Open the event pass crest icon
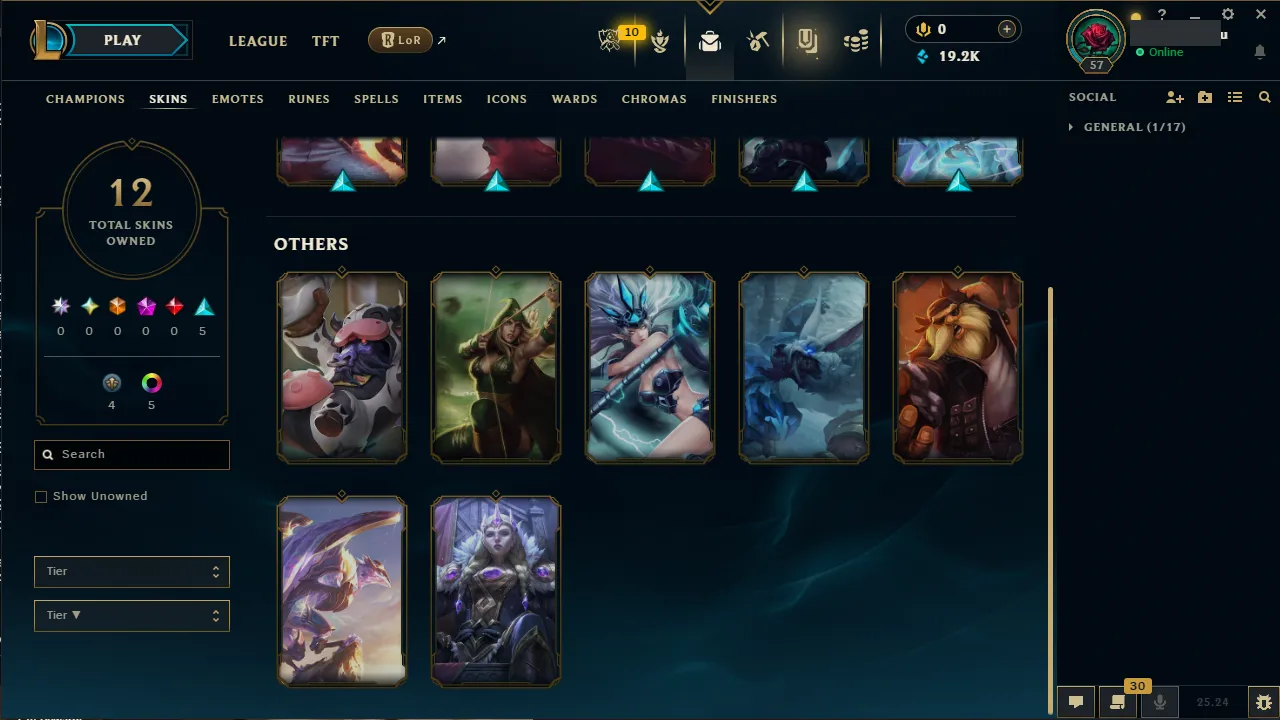The image size is (1280, 720). point(808,41)
